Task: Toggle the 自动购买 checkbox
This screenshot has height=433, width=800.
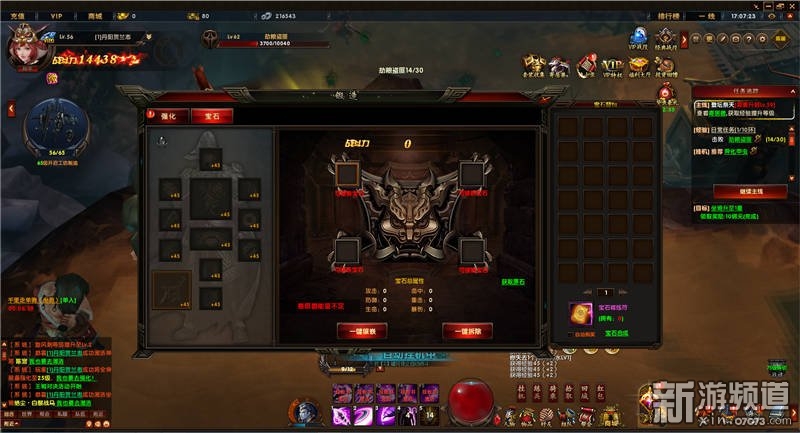Action: pos(571,333)
